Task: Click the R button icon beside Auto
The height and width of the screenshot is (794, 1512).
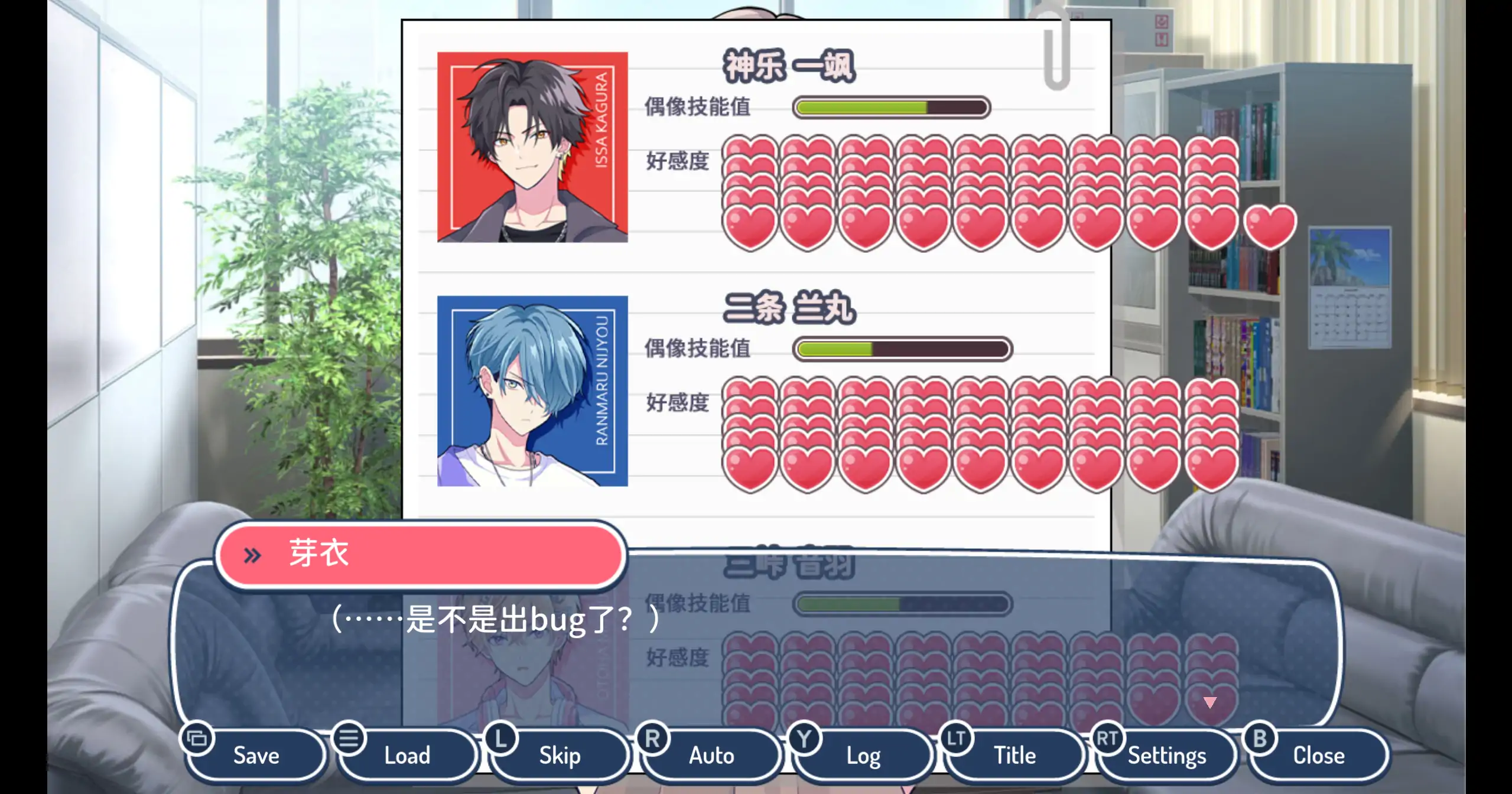Action: 652,738
